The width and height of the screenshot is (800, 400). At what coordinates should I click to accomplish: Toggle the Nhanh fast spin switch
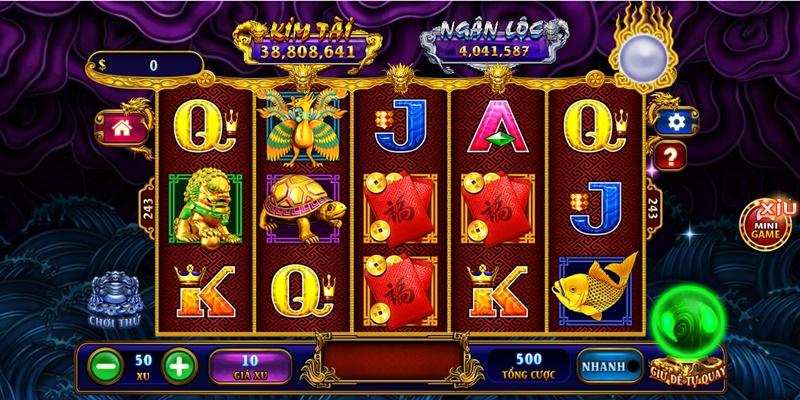click(608, 366)
